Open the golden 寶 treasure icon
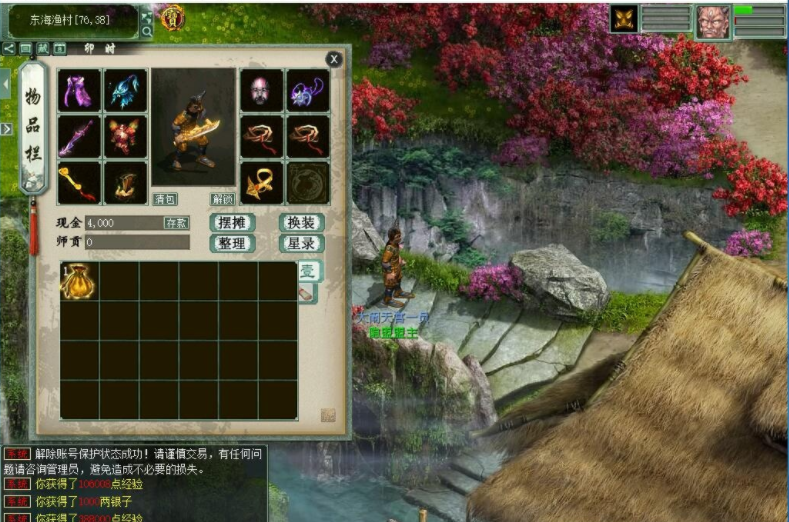 pos(173,16)
